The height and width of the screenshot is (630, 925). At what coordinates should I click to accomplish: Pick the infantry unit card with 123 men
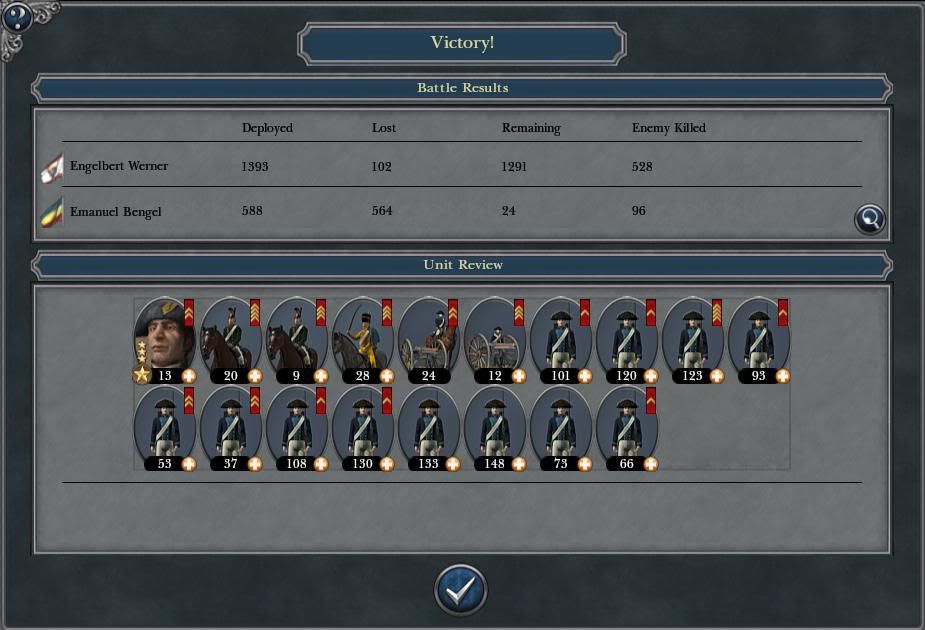[x=693, y=339]
